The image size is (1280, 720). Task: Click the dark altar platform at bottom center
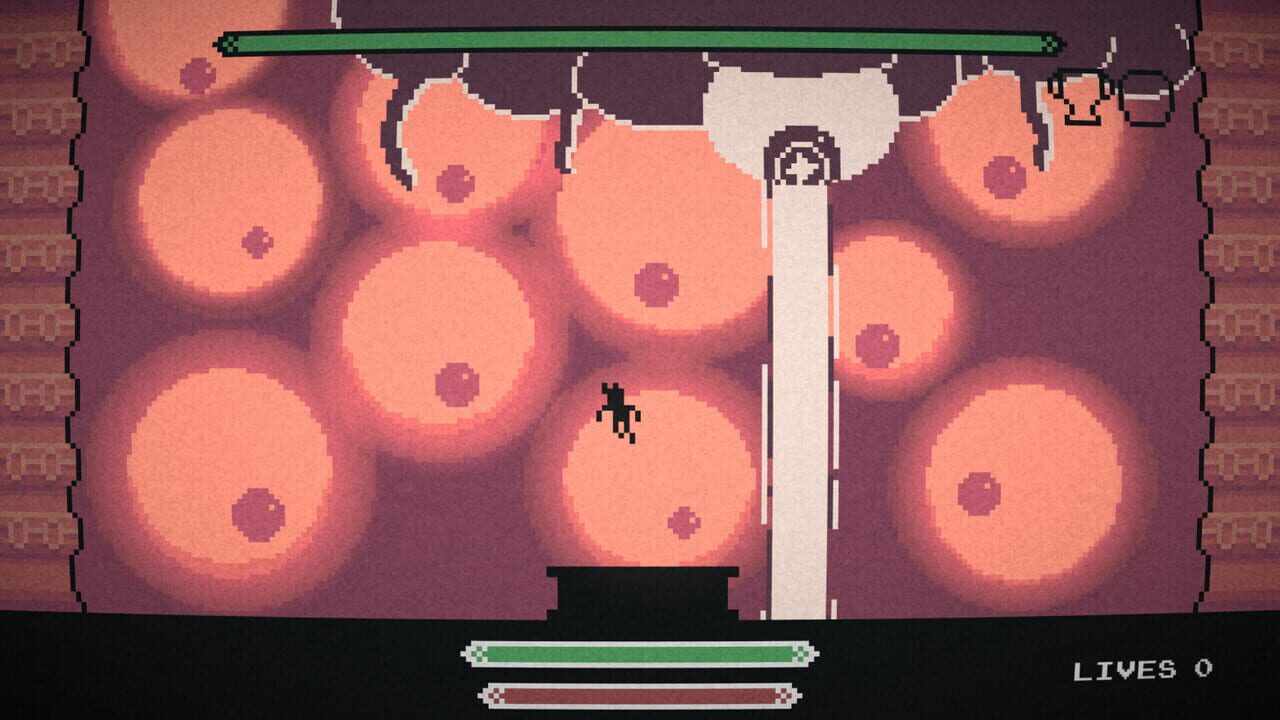point(640,590)
